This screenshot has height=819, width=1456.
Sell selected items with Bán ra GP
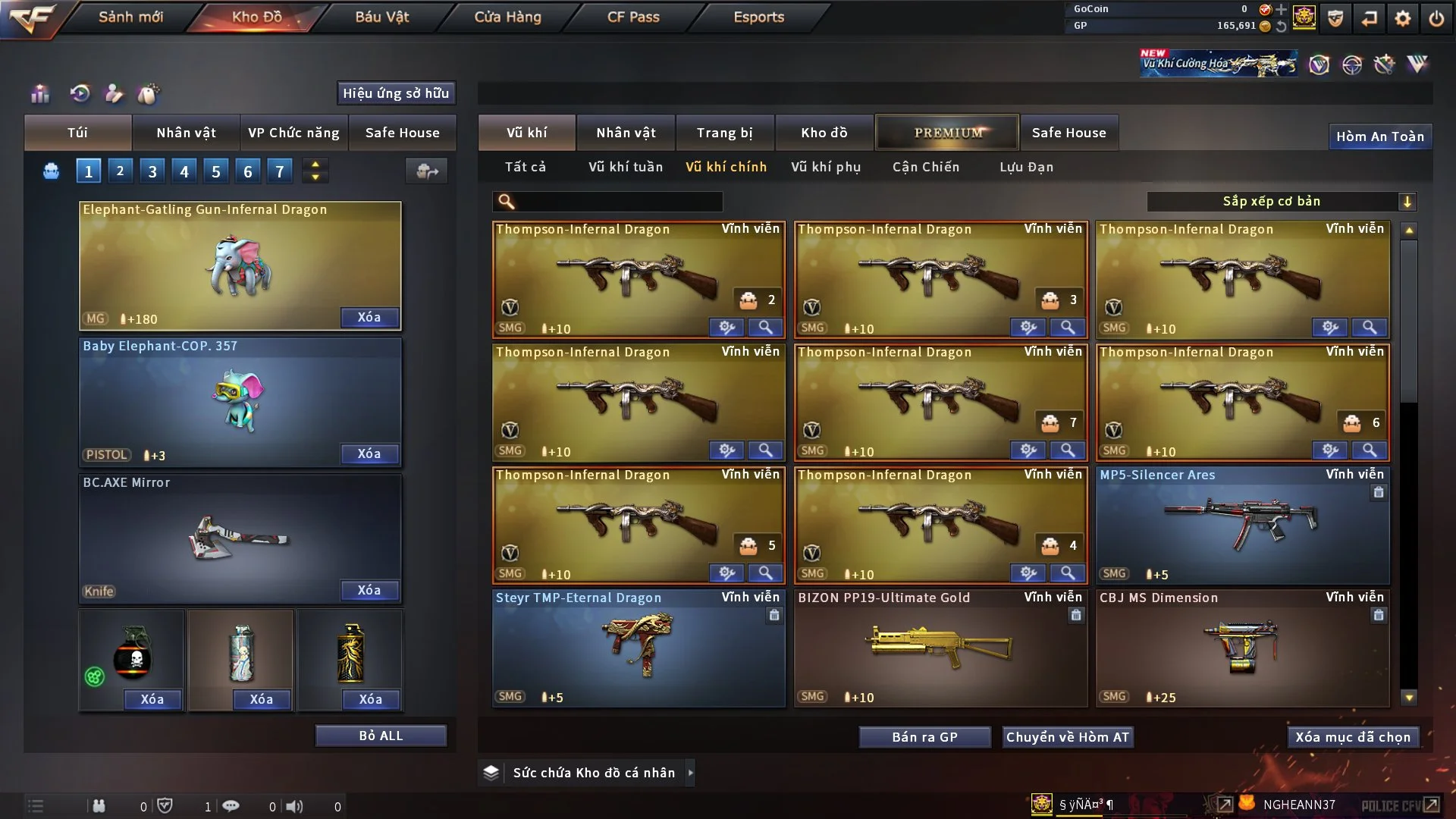924,737
